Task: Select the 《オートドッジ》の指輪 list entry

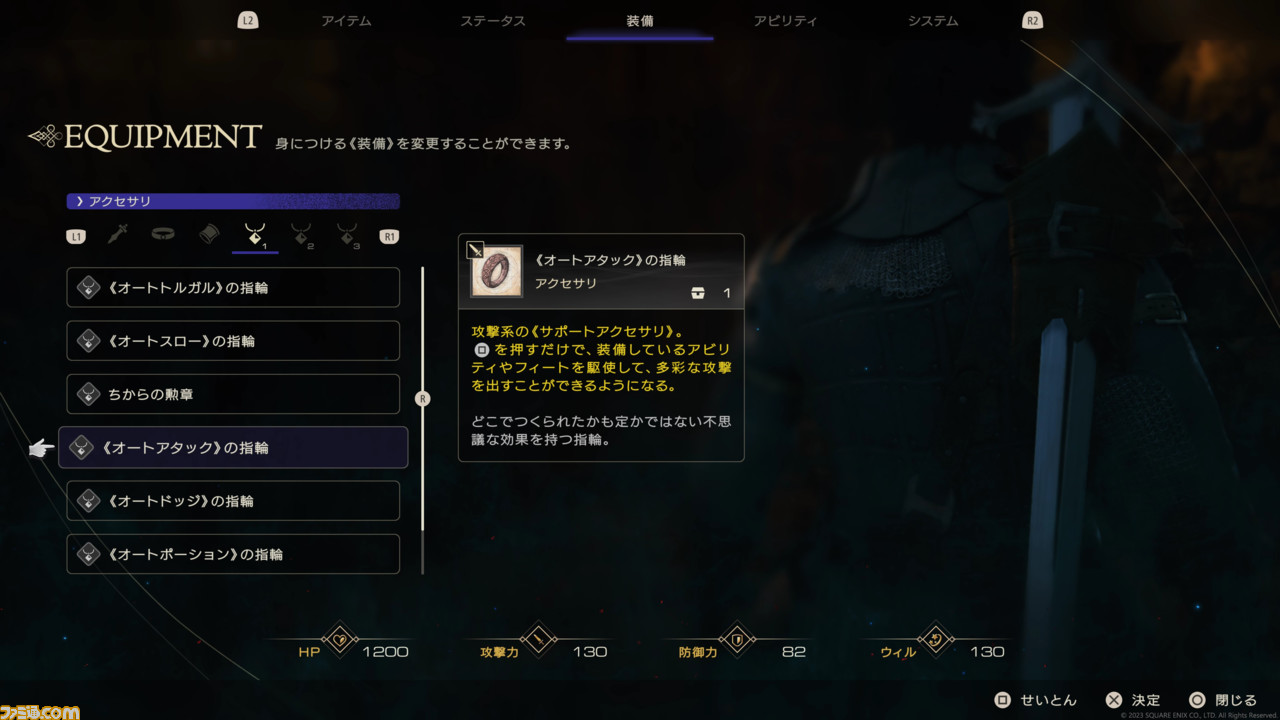Action: [x=232, y=500]
